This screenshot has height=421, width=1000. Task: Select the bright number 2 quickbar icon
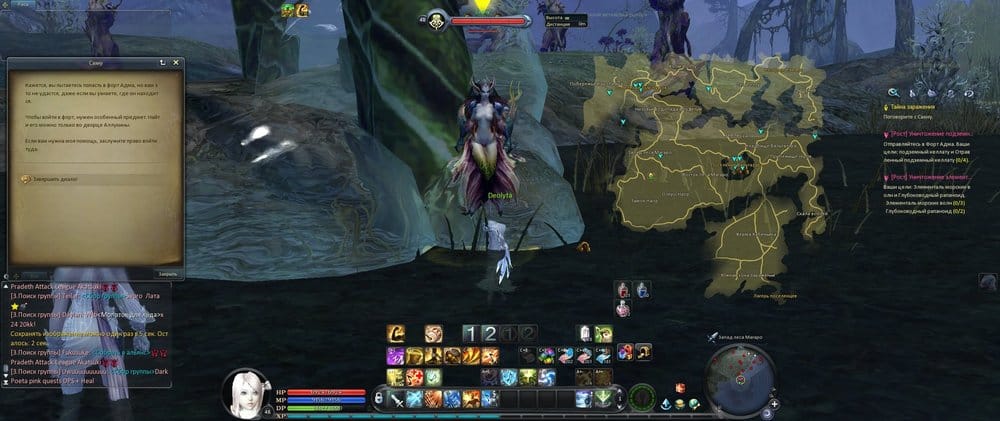489,333
